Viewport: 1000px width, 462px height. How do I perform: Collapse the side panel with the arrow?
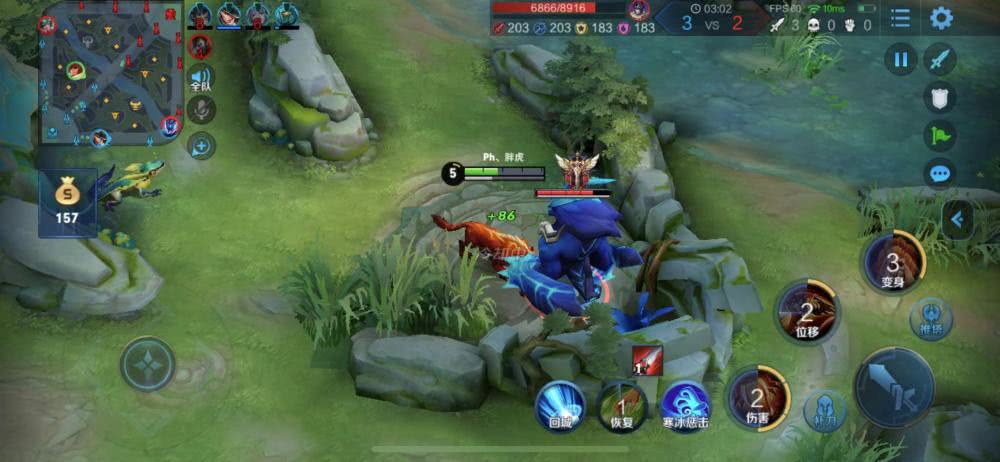pos(957,219)
